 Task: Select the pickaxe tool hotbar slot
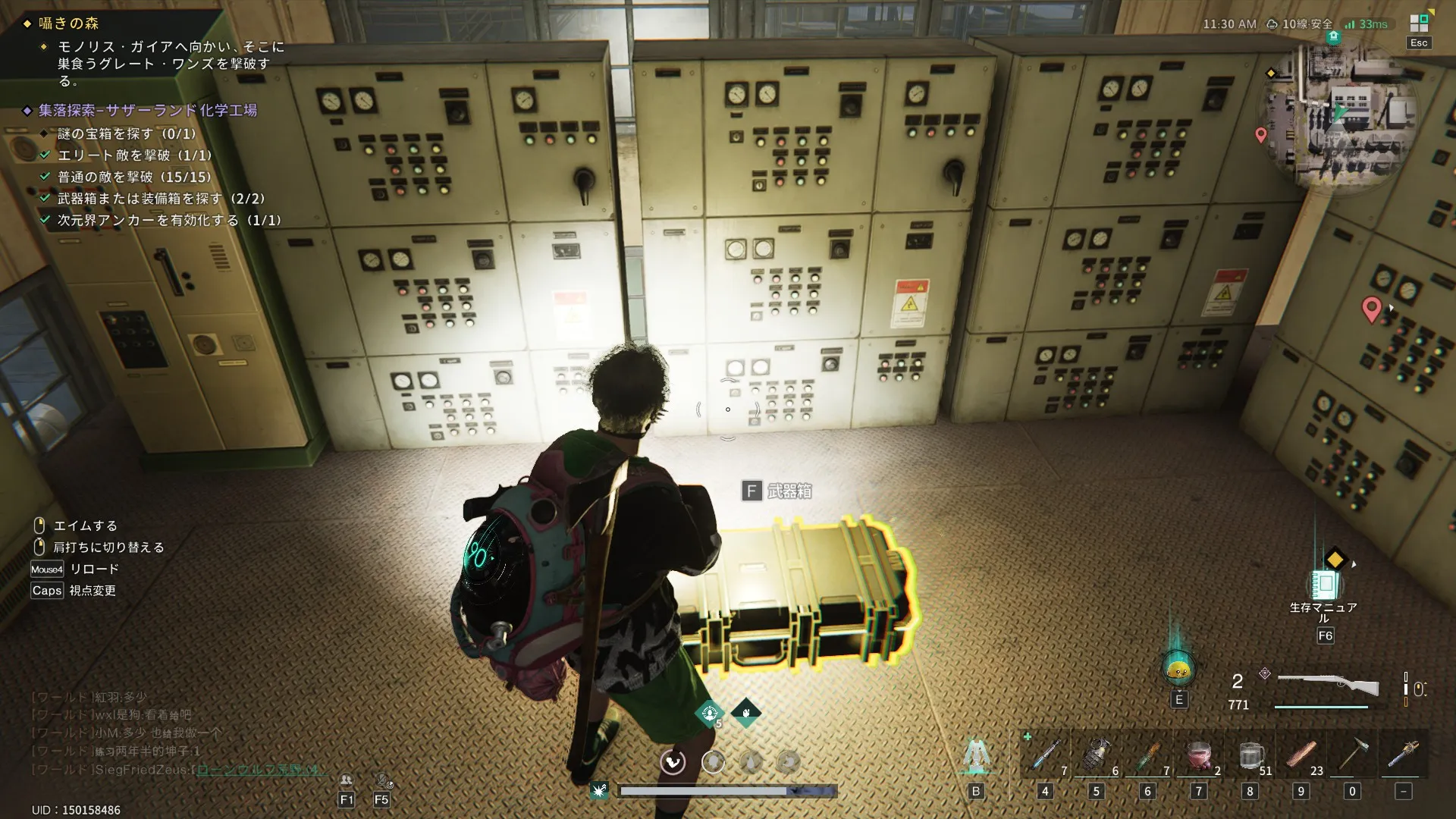coord(1352,755)
